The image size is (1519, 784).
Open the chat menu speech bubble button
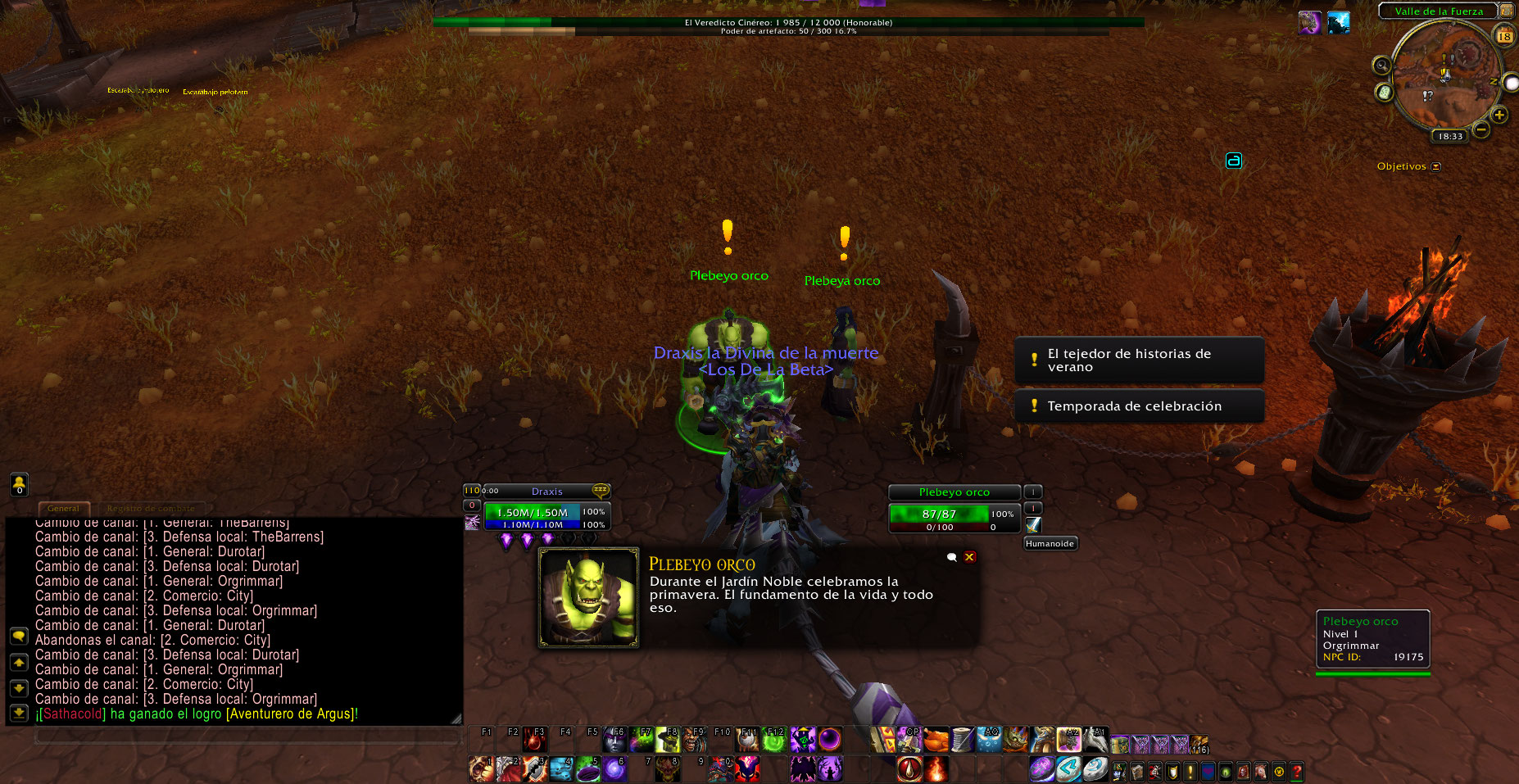(19, 636)
